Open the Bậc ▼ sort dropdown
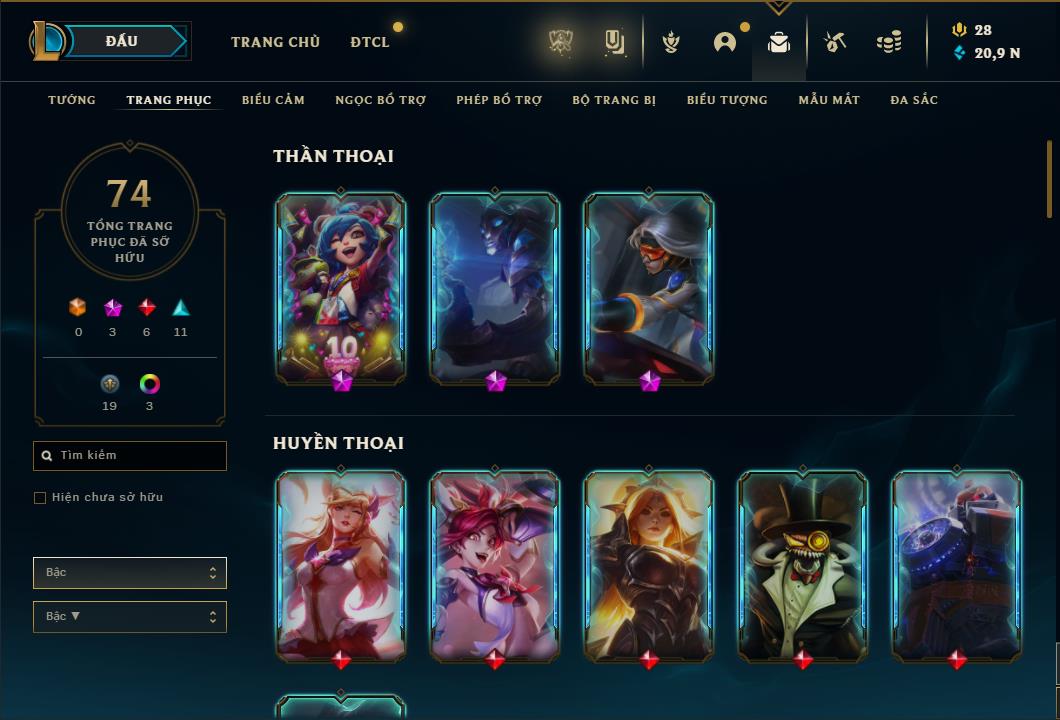The image size is (1060, 720). click(x=130, y=617)
